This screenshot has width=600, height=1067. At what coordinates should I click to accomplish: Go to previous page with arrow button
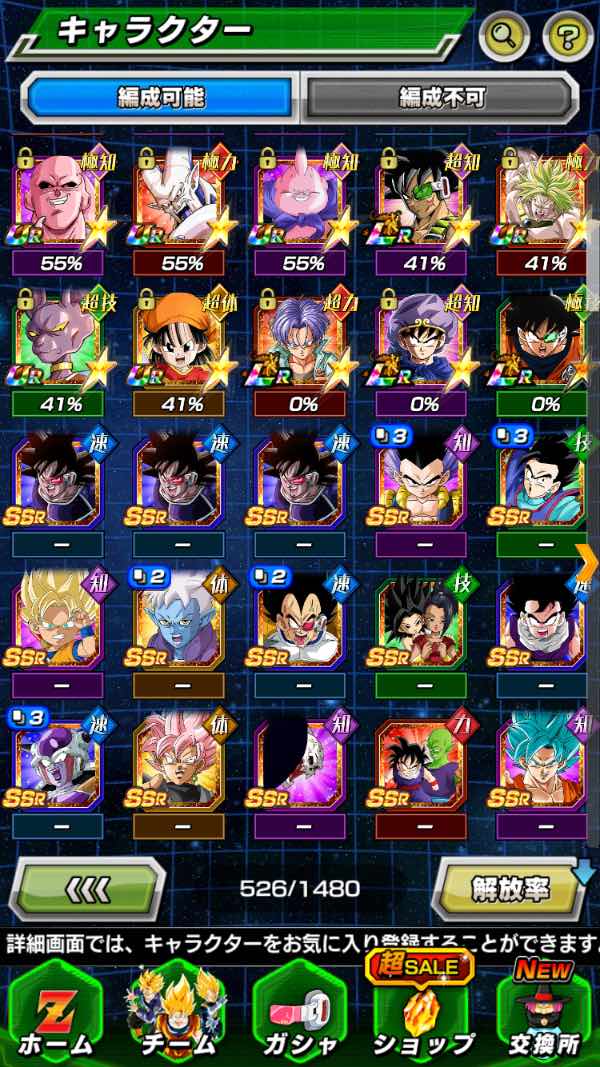coord(87,887)
